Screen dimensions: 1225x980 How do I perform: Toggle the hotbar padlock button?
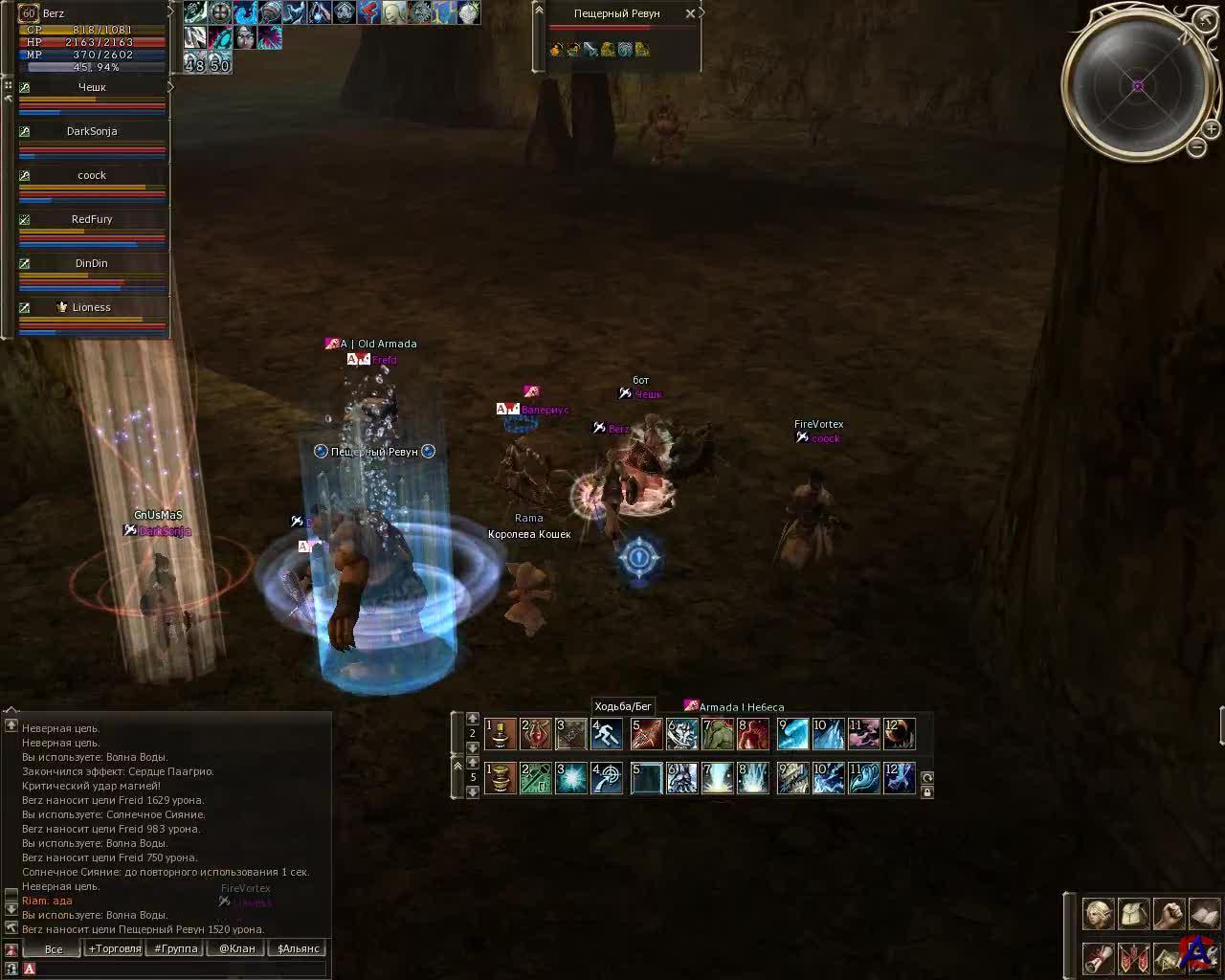[x=926, y=792]
